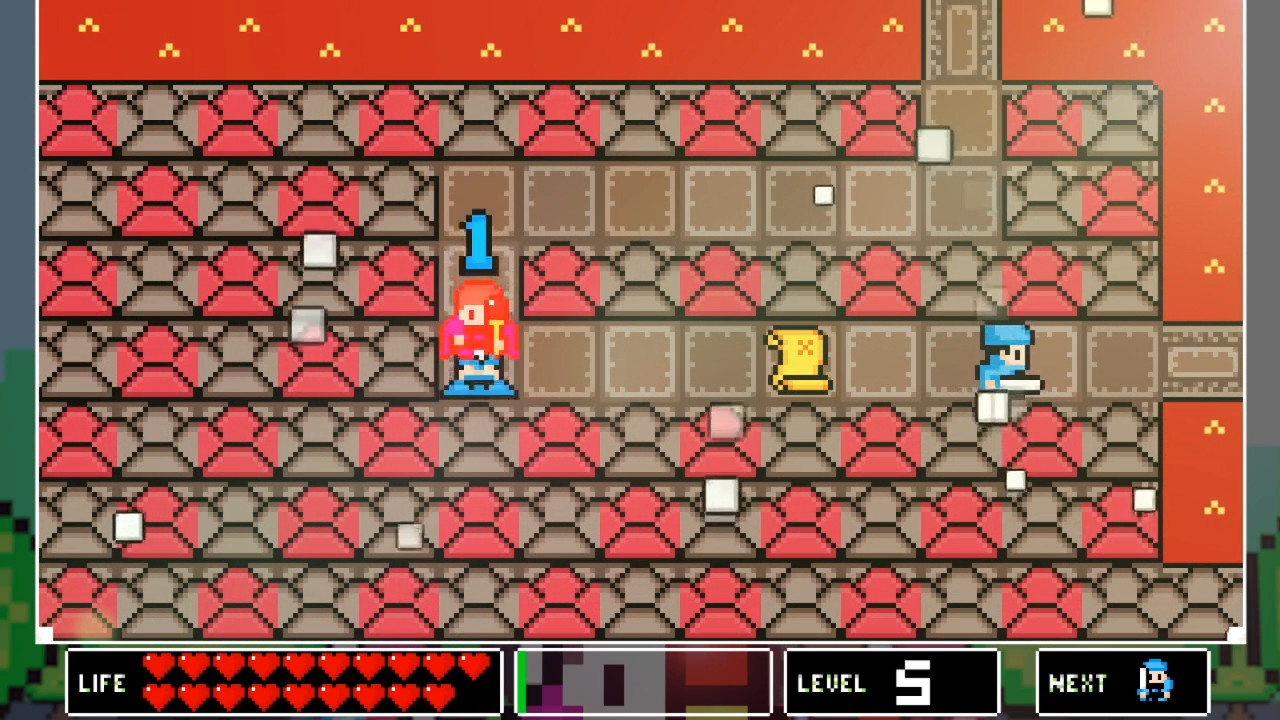1280x720 pixels.
Task: Toggle the white cube near the right wall
Action: coord(1146,500)
